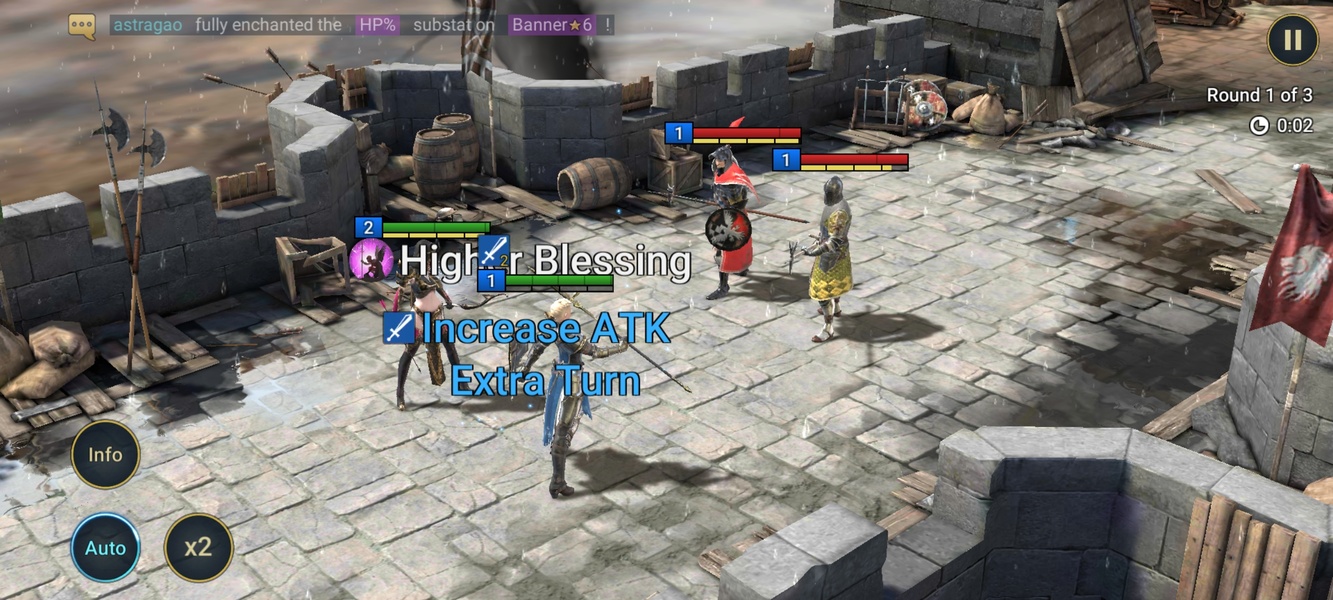Tap player name astragao in chat
The height and width of the screenshot is (600, 1333).
147,25
